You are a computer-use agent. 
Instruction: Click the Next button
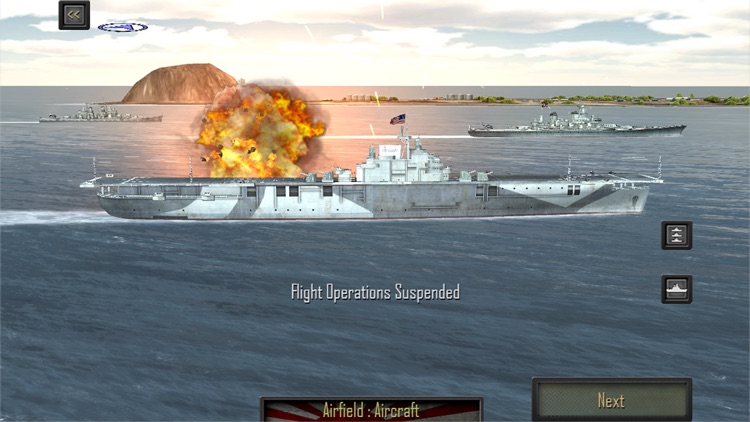(x=611, y=400)
